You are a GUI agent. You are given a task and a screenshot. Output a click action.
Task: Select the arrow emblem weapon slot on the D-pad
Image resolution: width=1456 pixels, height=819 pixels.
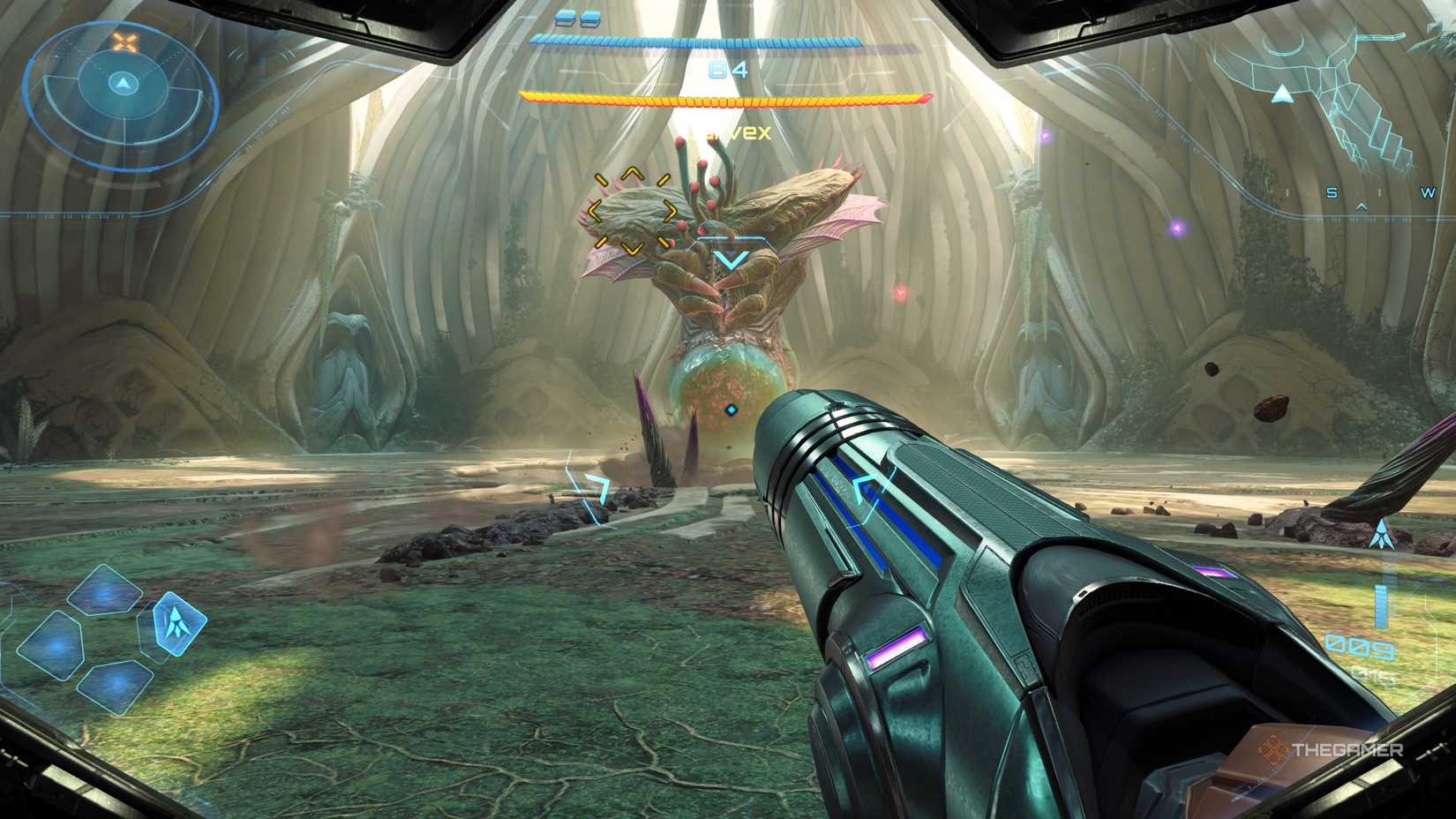(179, 623)
